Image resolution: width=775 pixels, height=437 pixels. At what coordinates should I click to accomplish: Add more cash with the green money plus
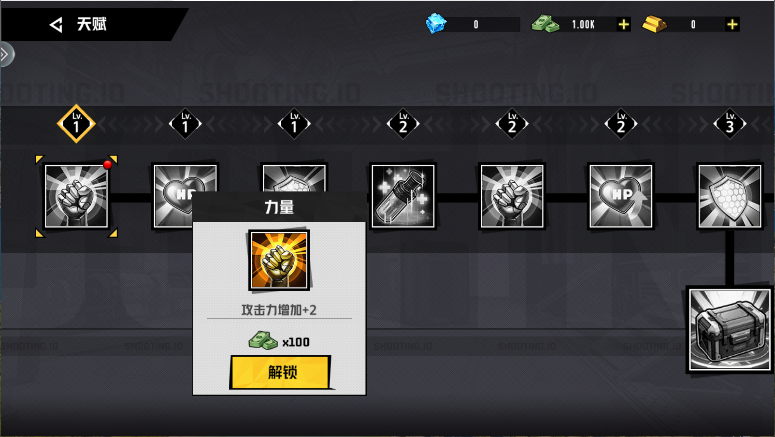pos(624,24)
